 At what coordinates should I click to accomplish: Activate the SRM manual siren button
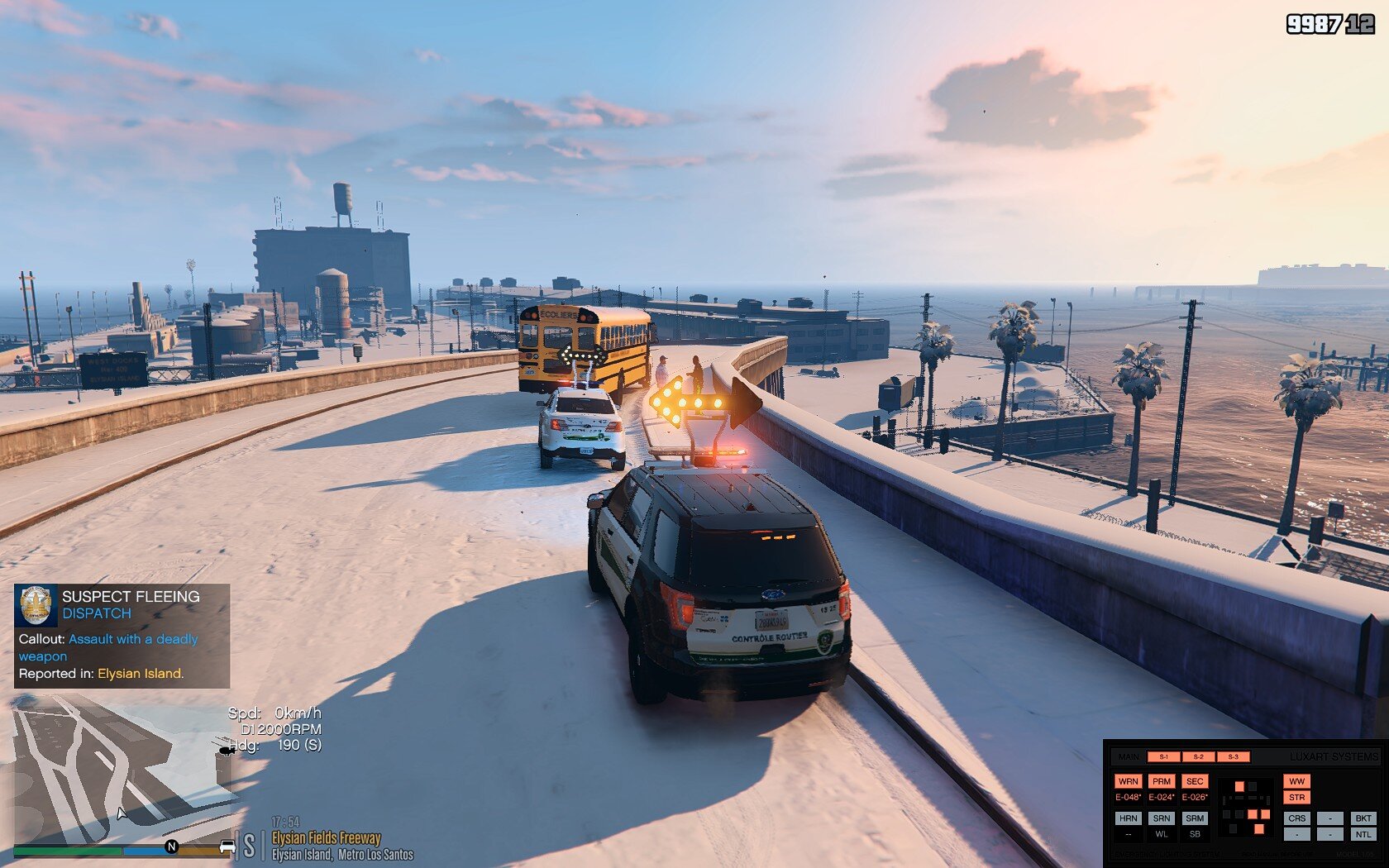1195,818
